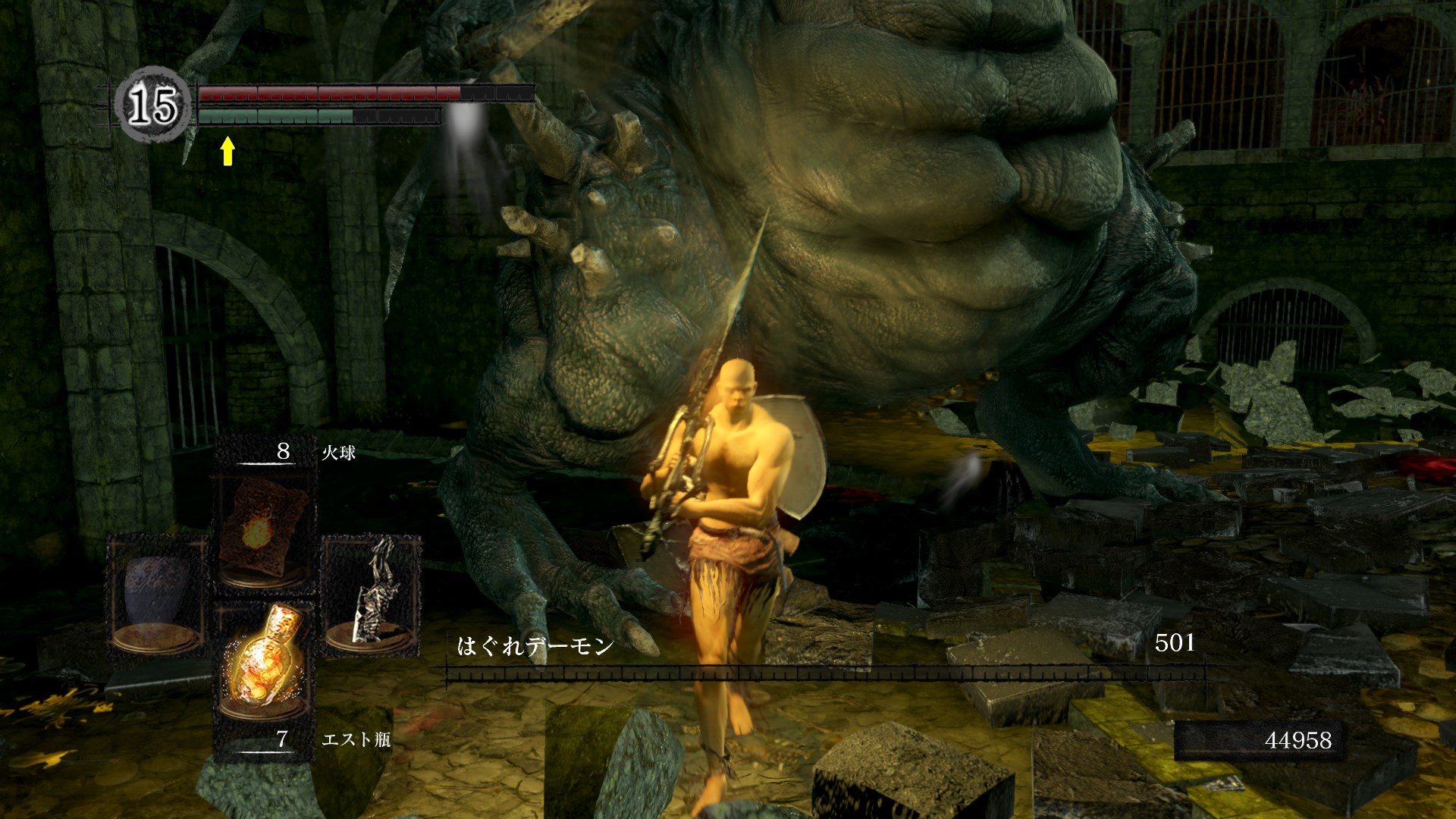Click the yellow upward arrow status icon
Viewport: 1456px width, 819px height.
227,150
